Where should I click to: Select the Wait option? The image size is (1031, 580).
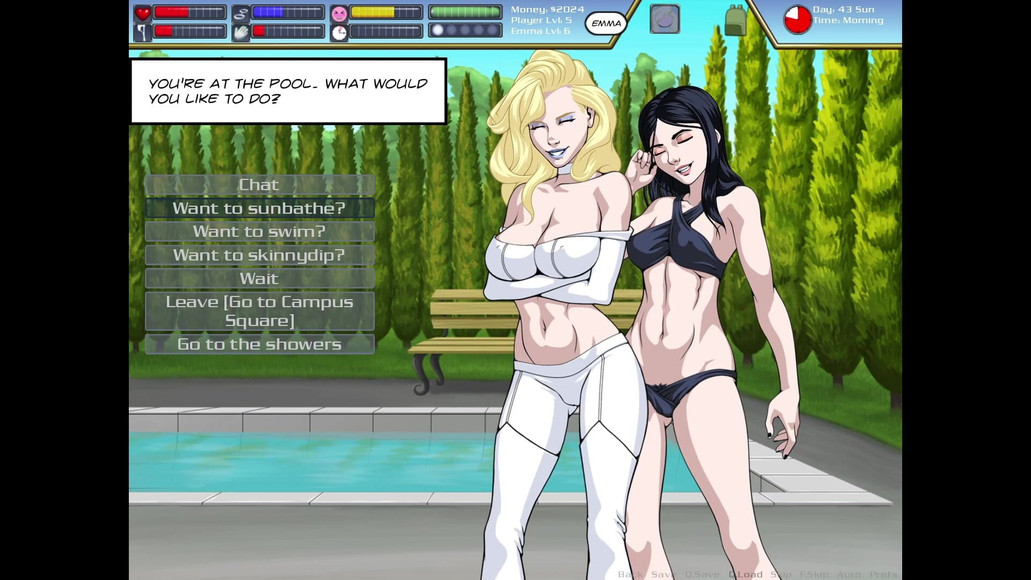tap(259, 278)
